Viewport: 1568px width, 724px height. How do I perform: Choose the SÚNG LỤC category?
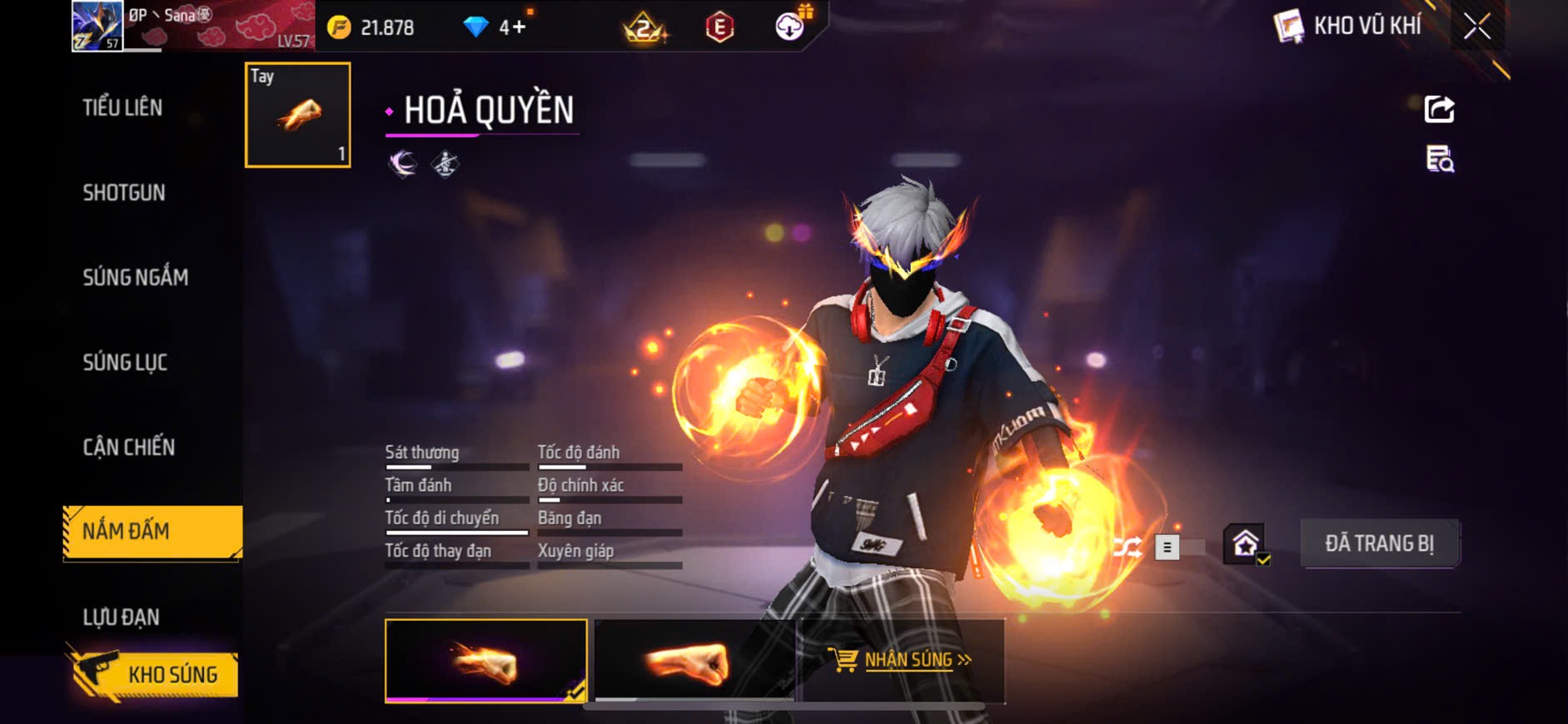coord(125,362)
